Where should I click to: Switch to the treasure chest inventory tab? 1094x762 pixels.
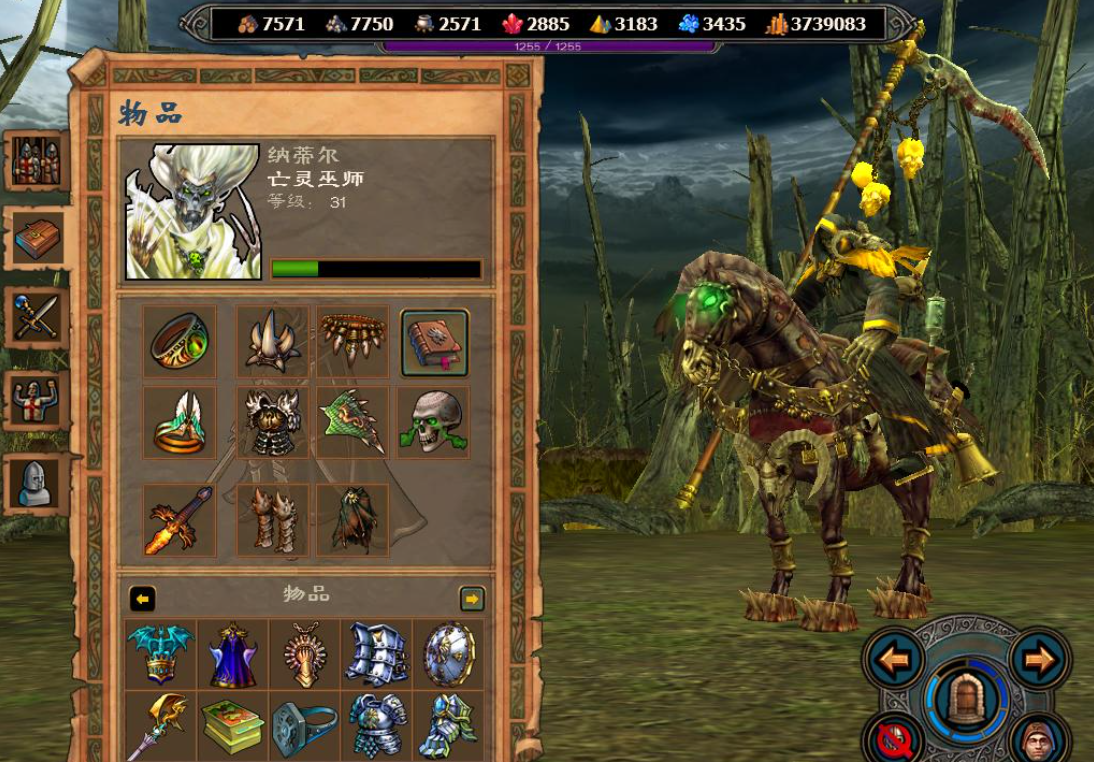38,238
